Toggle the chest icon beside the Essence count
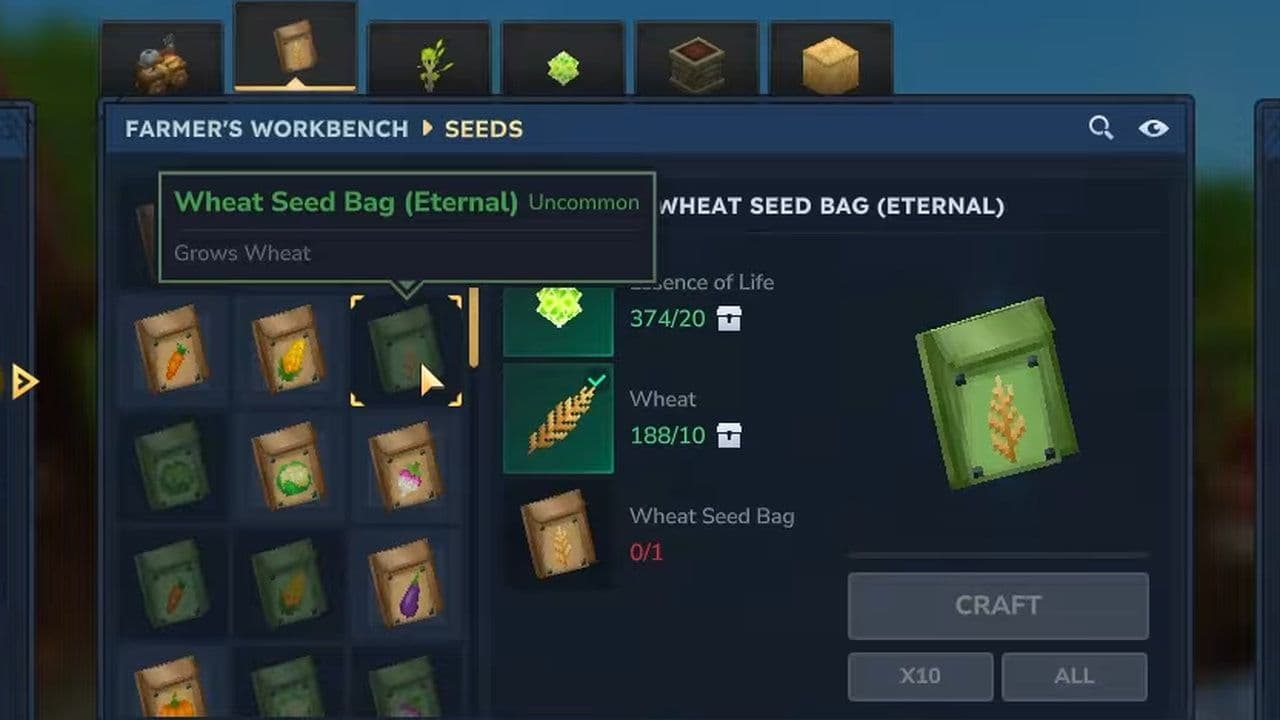 [x=729, y=319]
